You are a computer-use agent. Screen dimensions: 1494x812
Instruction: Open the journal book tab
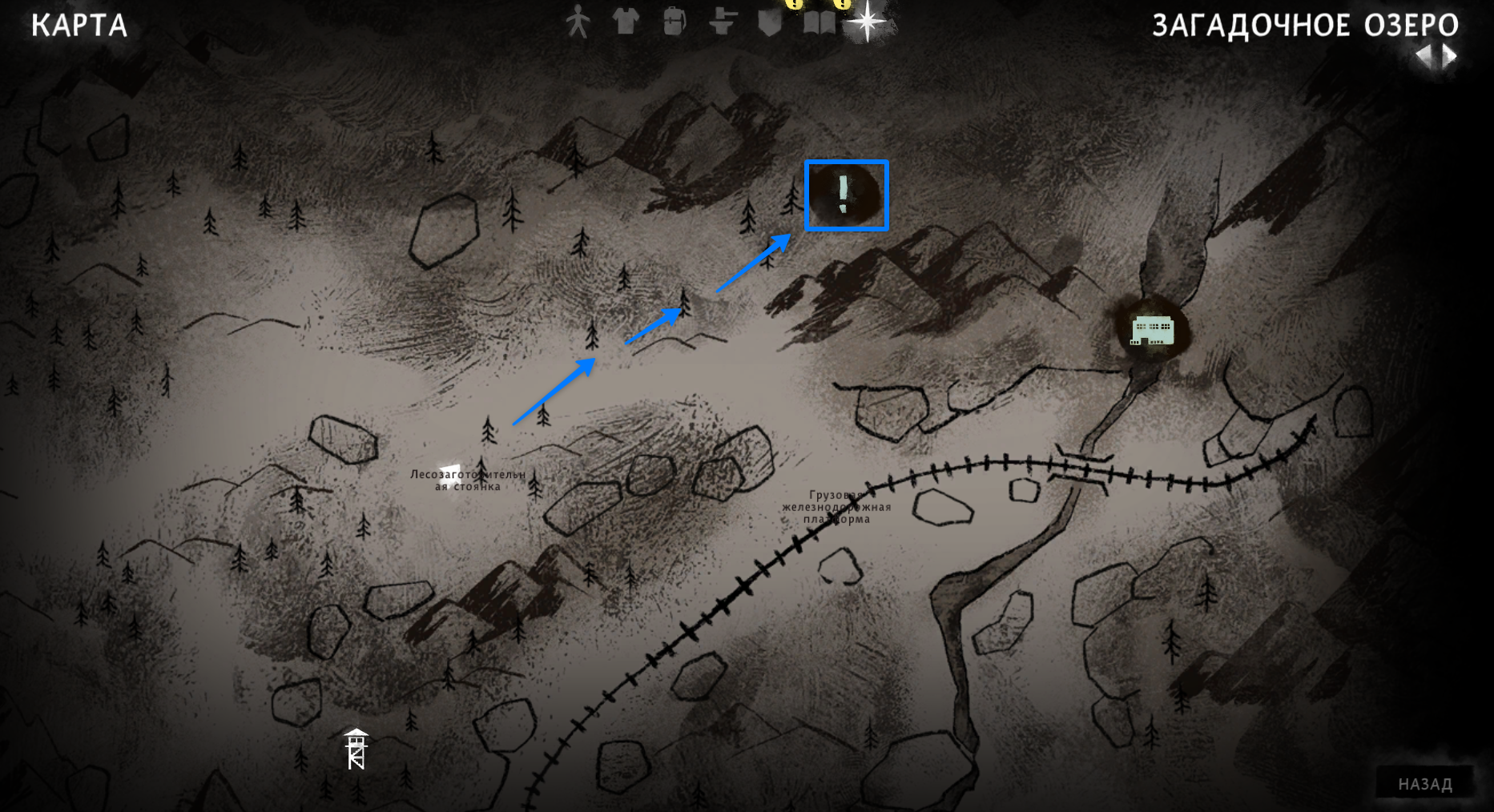(x=819, y=22)
